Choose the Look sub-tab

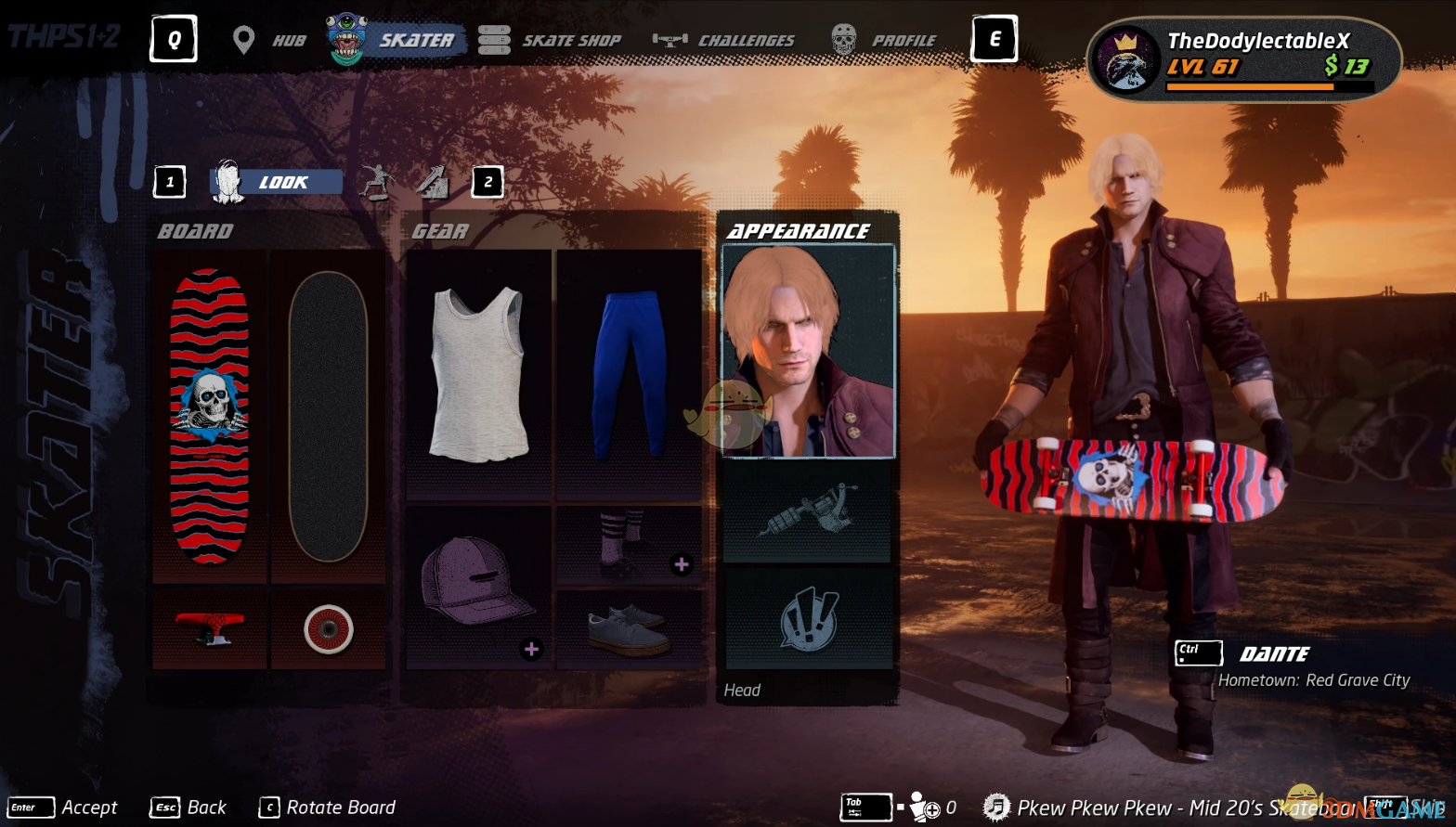pyautogui.click(x=277, y=182)
